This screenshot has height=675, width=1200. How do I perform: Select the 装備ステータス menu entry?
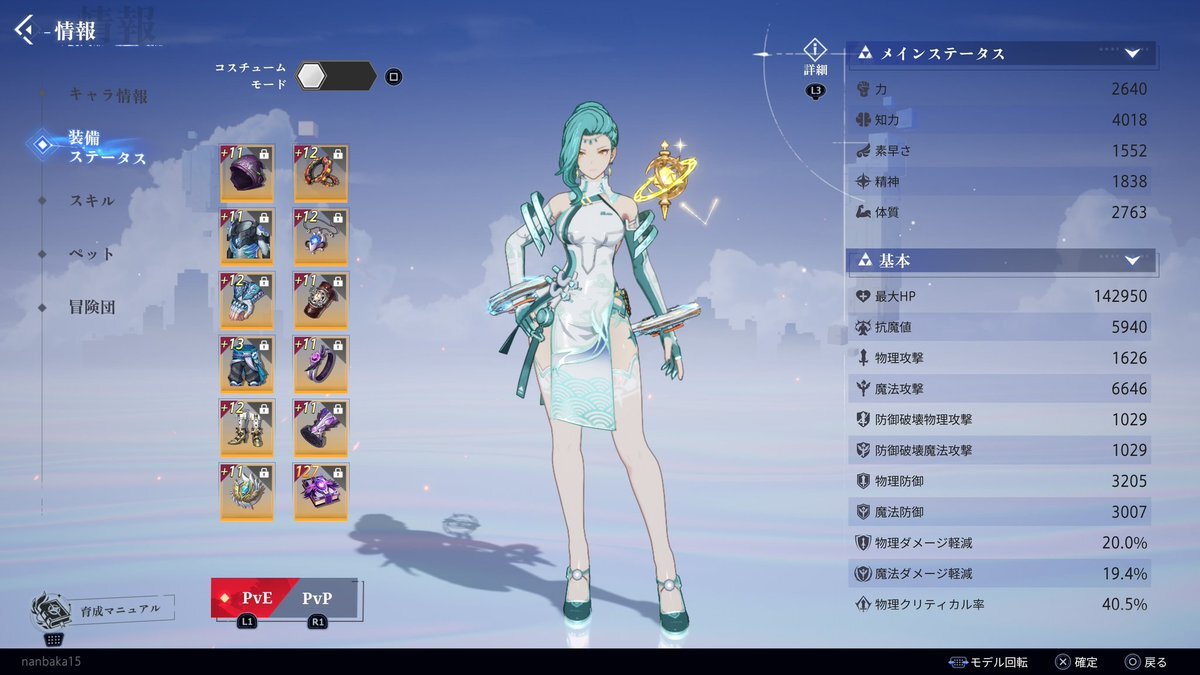tap(106, 147)
